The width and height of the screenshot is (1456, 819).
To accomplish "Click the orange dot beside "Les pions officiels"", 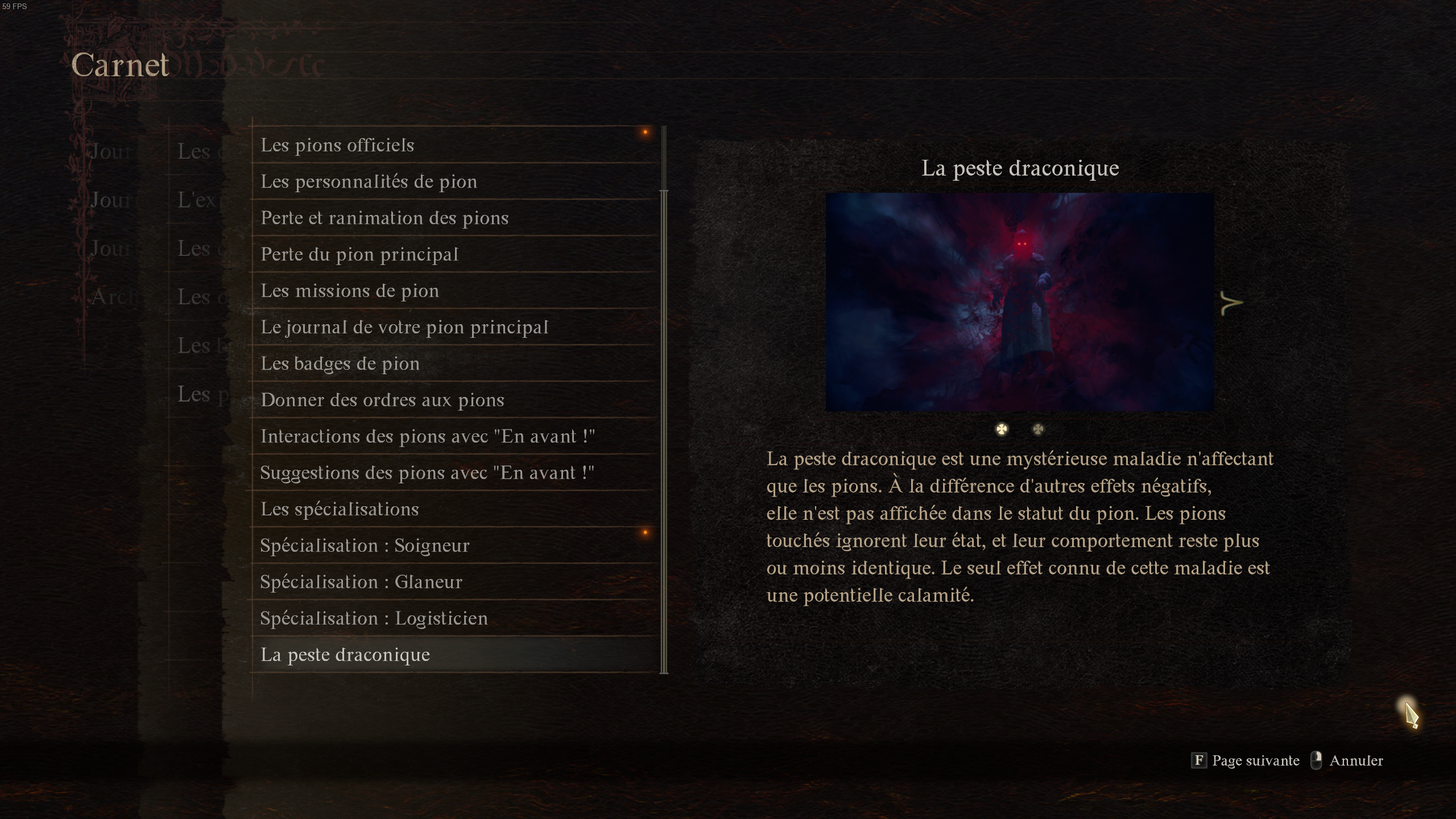I will [x=646, y=133].
